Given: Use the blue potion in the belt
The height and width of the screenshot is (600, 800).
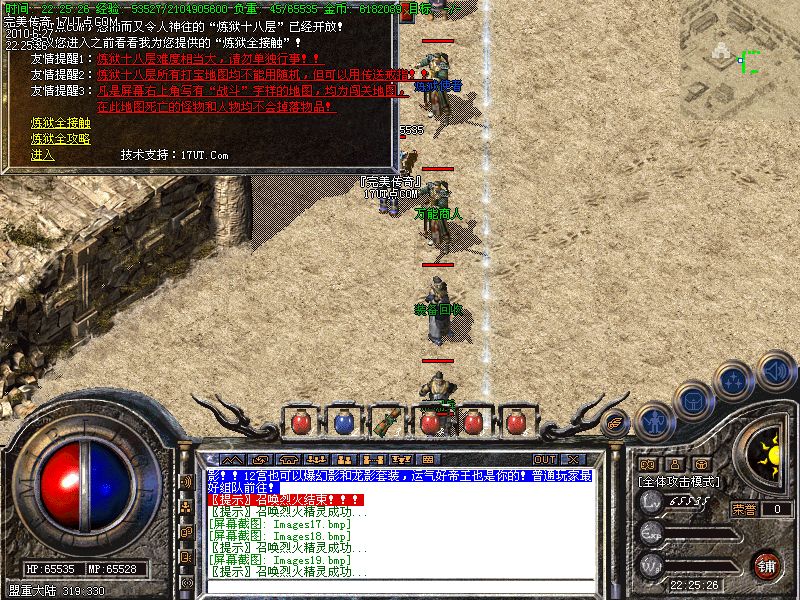Looking at the screenshot, I should pyautogui.click(x=343, y=422).
